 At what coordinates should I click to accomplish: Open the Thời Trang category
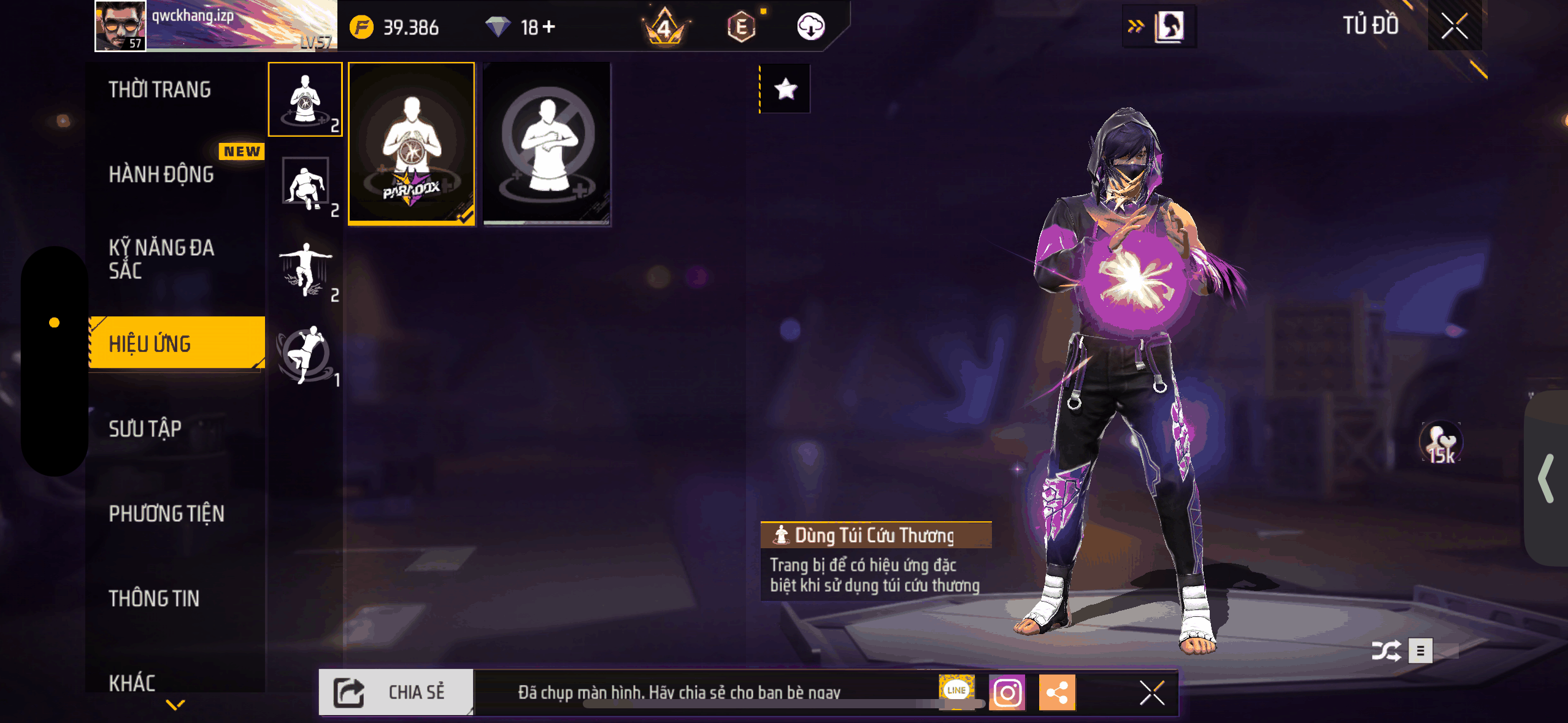tap(160, 90)
